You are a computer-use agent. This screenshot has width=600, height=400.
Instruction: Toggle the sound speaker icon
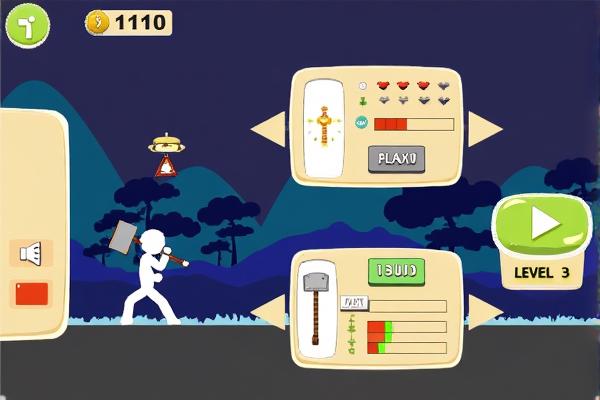30,253
